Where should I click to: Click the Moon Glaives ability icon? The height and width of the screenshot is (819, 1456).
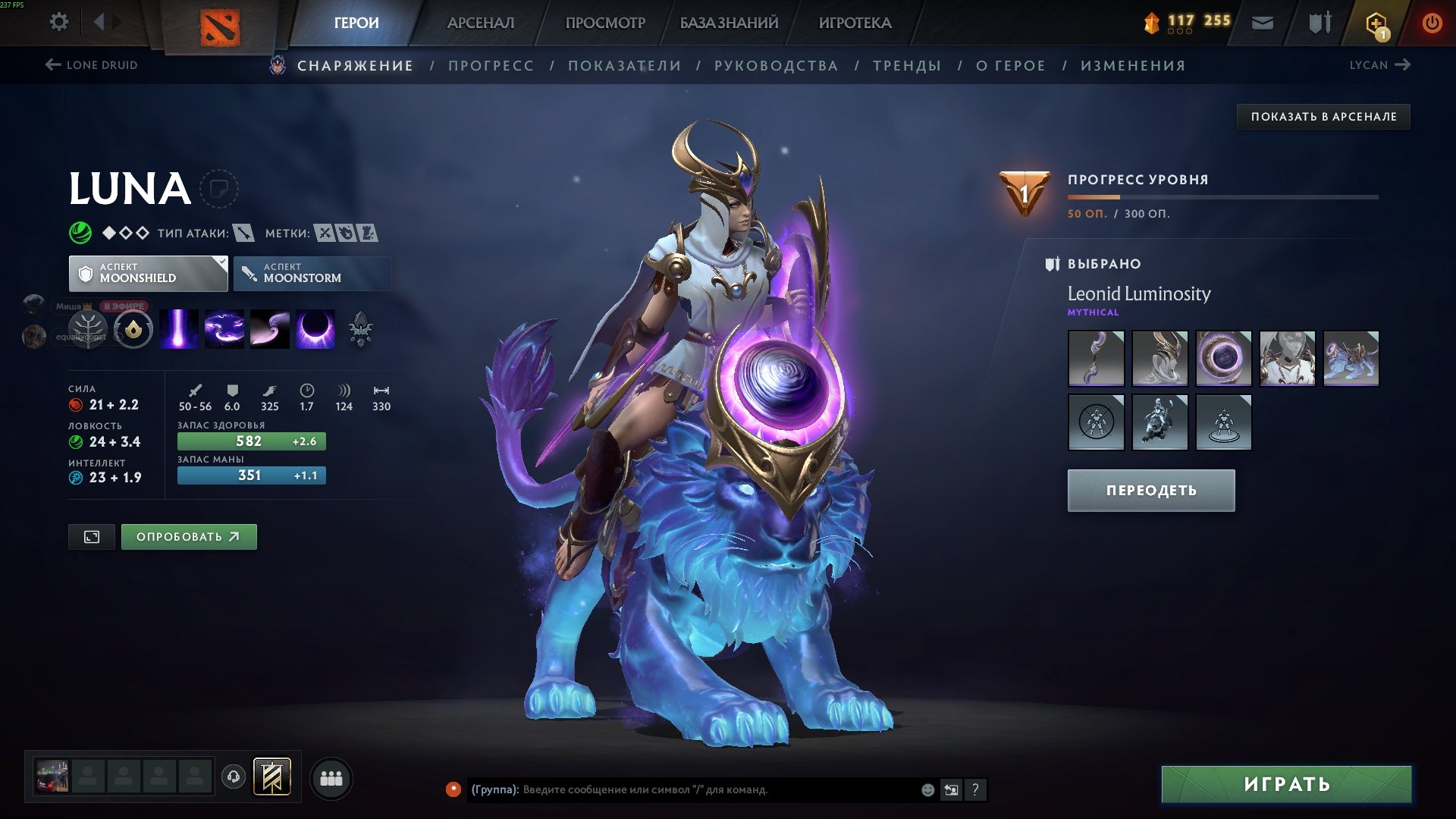pos(270,329)
